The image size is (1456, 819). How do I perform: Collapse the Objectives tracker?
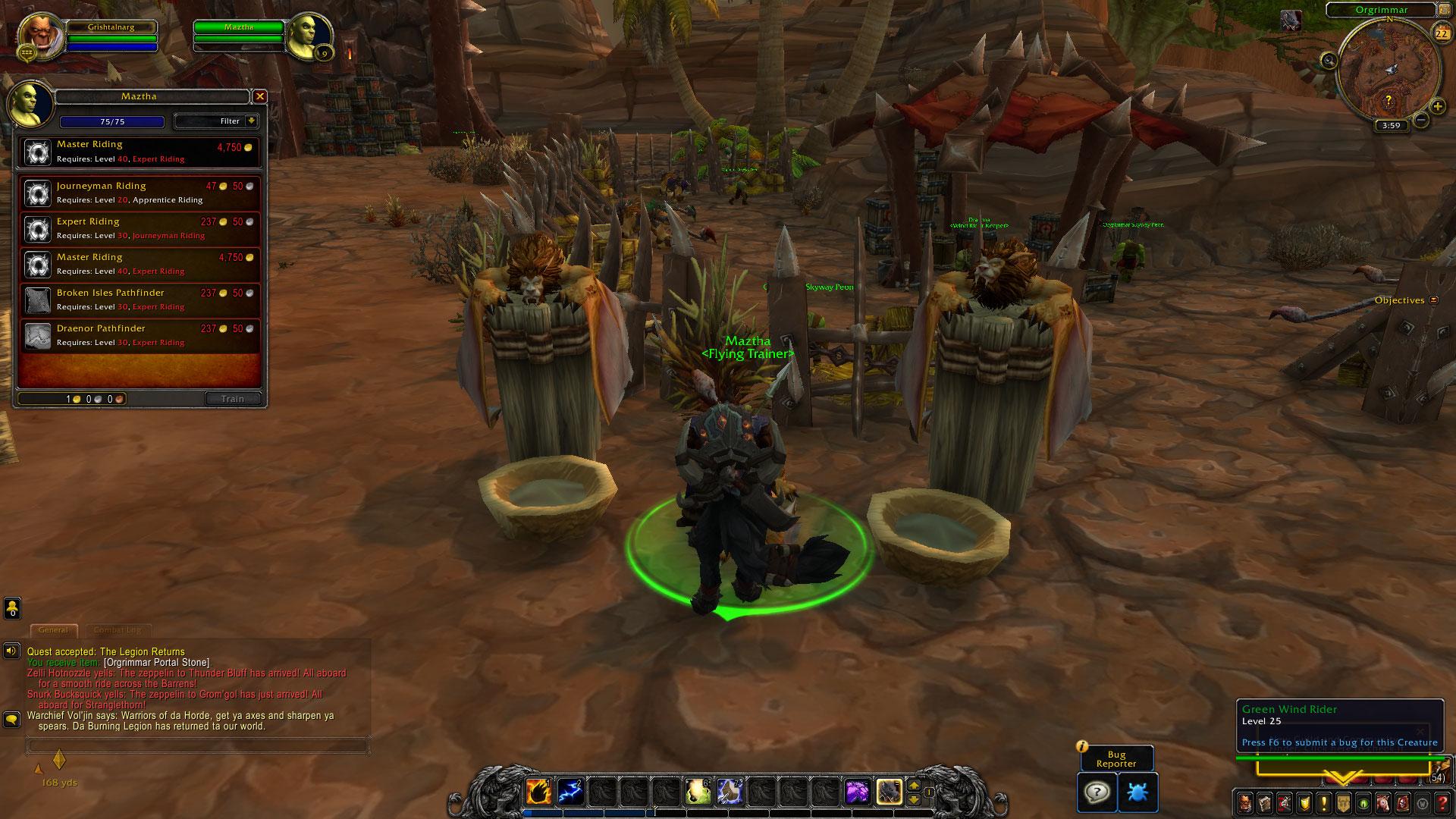(1433, 300)
